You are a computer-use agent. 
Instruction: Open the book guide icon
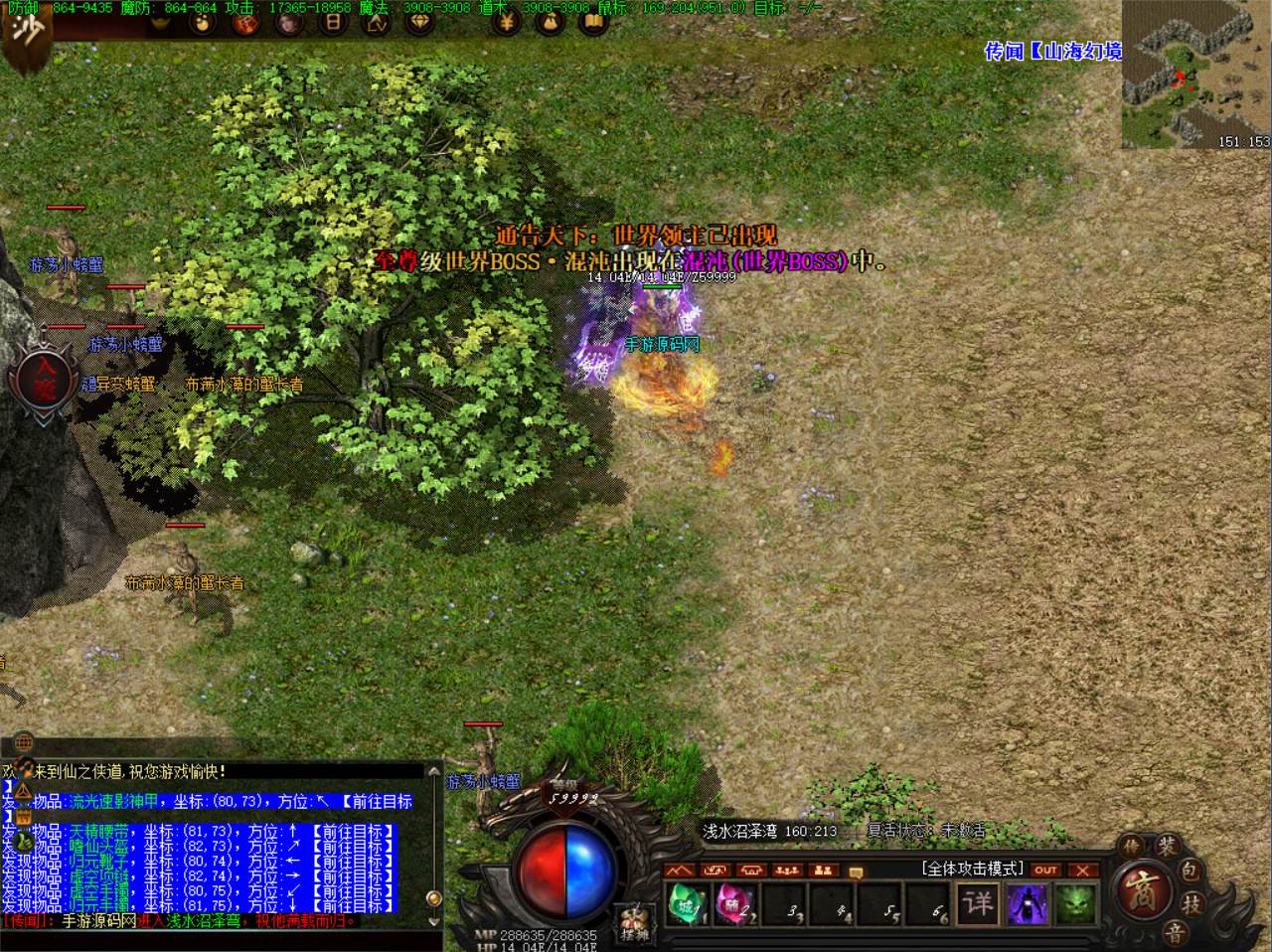click(x=593, y=22)
